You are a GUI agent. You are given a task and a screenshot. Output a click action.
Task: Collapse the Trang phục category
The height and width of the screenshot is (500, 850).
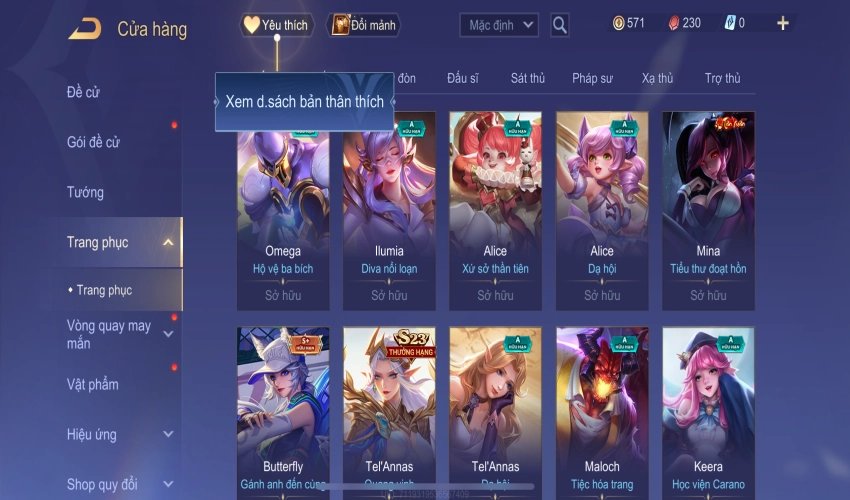(x=168, y=242)
